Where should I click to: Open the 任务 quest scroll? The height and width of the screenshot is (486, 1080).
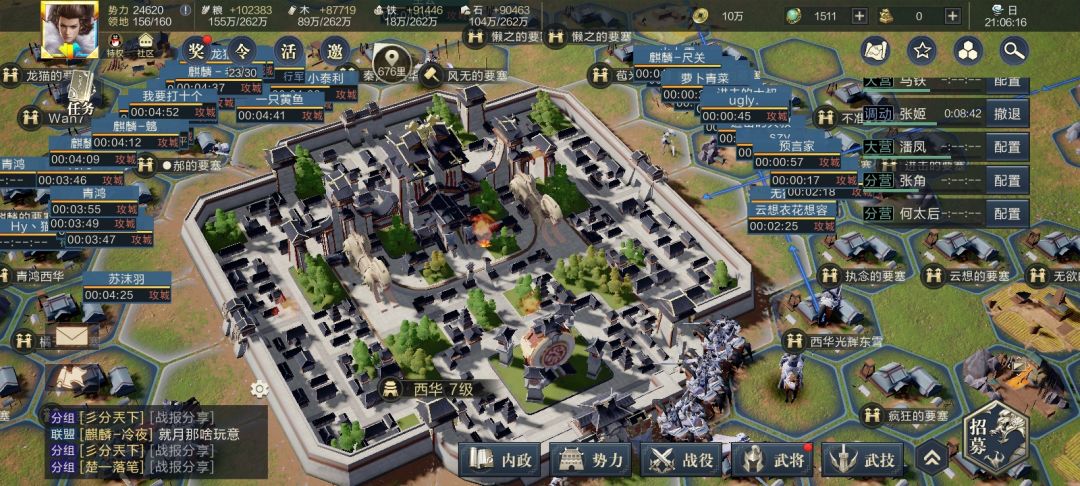(79, 94)
